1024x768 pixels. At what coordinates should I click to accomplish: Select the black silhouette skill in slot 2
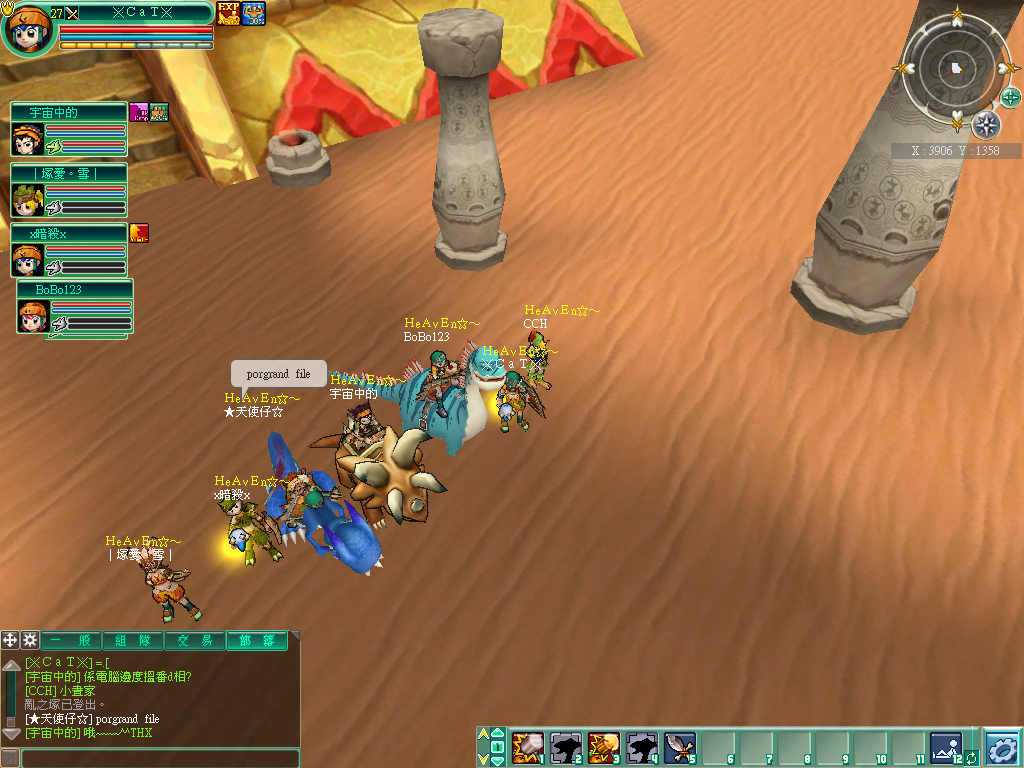tap(565, 747)
